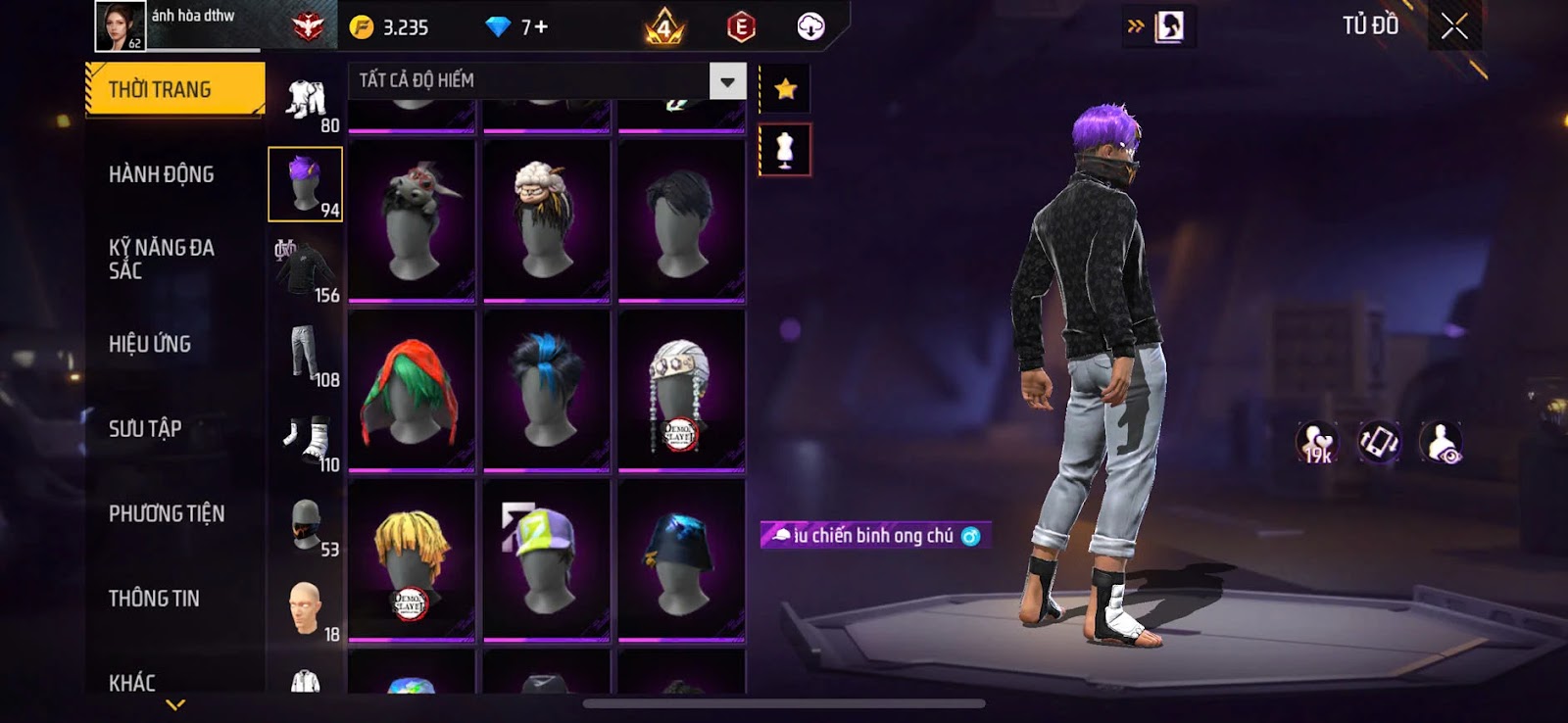This screenshot has height=723, width=1568.
Task: Show the PHƯƠNG TIỆN tab
Action: pyautogui.click(x=167, y=513)
